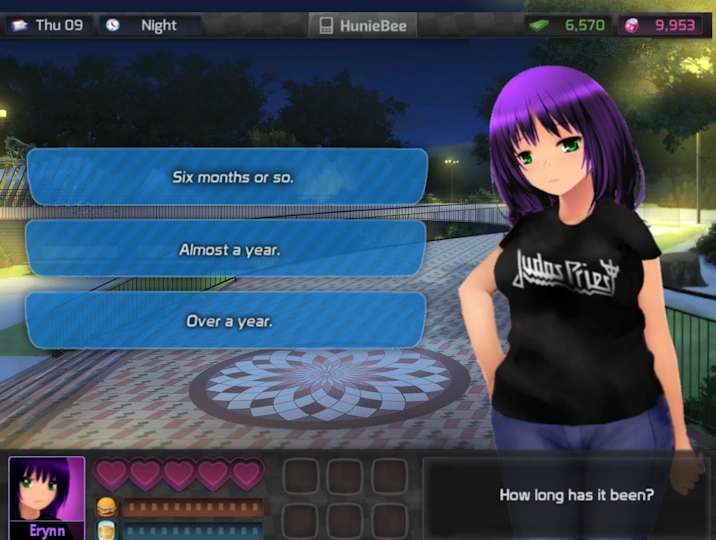Click Erynn's character portrait
716x540 pixels.
[46, 490]
